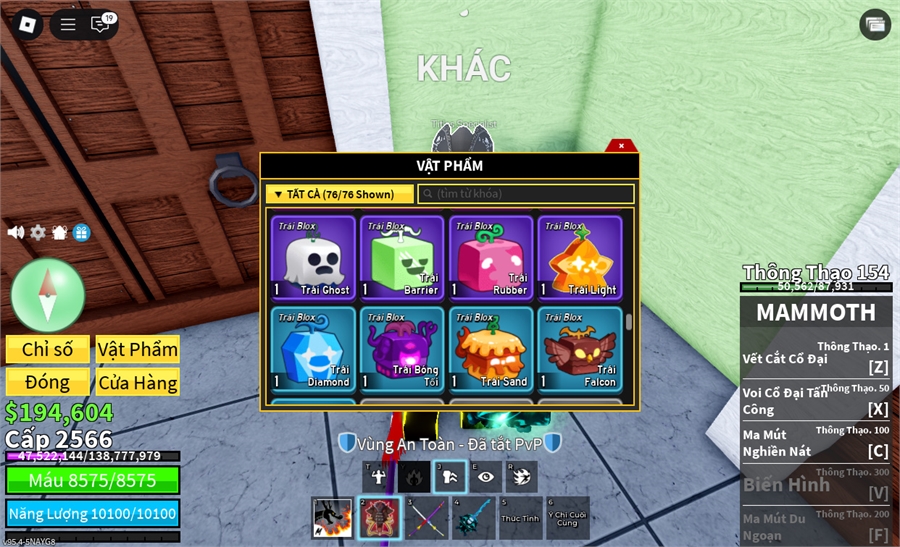
Task: Click the inventory keyword search box
Action: pyautogui.click(x=526, y=194)
